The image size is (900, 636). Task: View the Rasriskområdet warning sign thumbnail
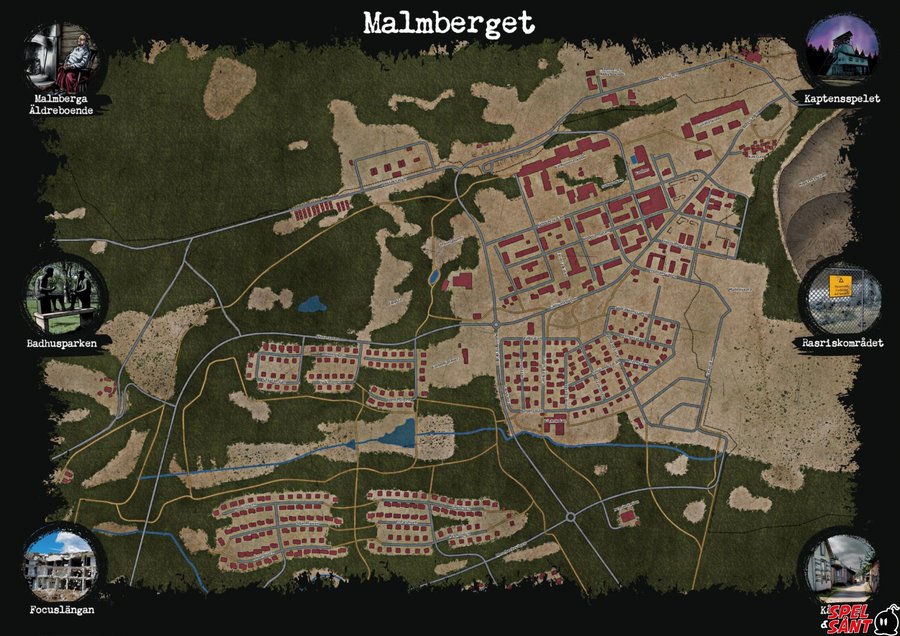(x=842, y=298)
